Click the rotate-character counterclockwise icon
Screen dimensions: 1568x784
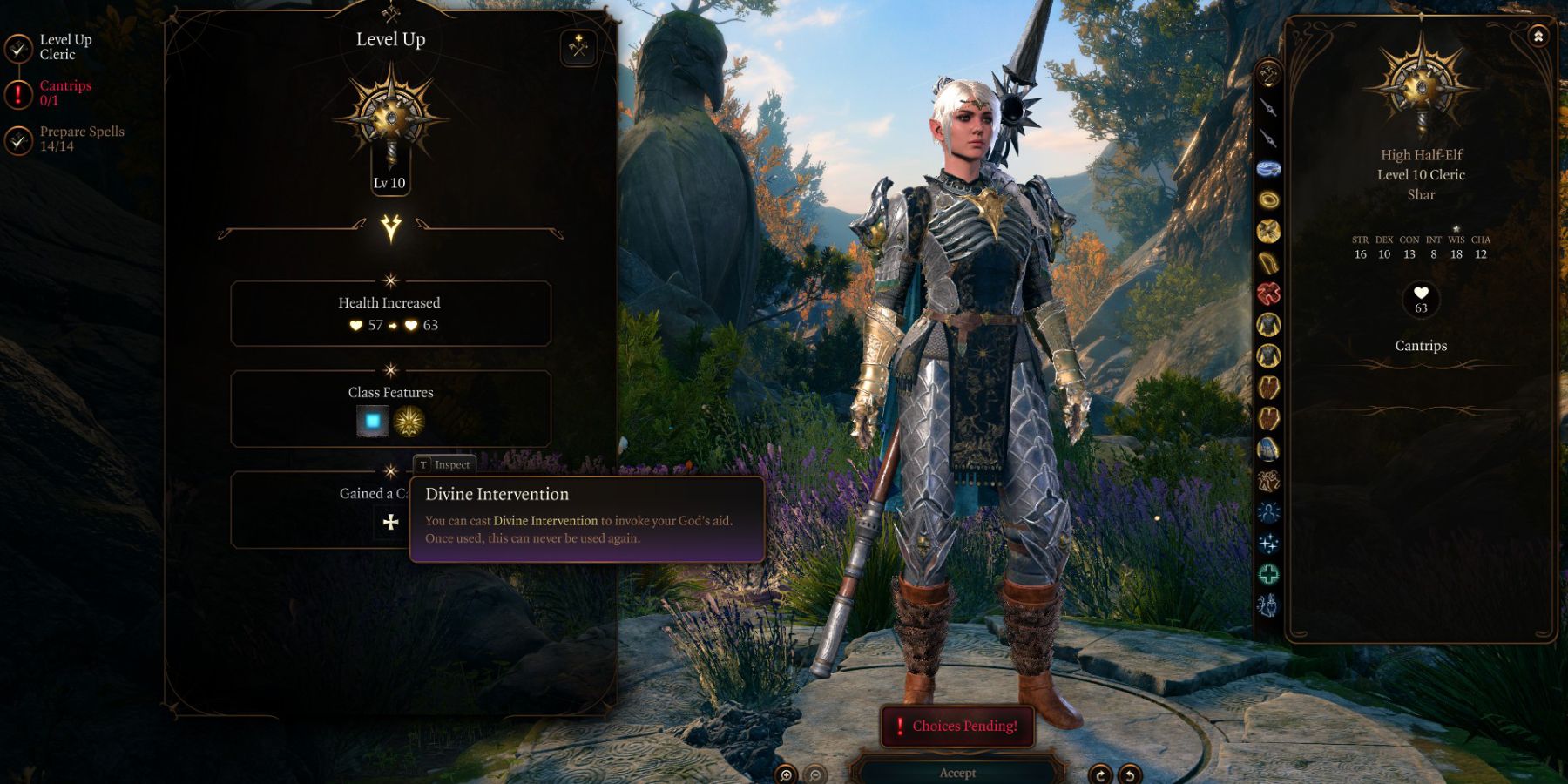[1131, 774]
